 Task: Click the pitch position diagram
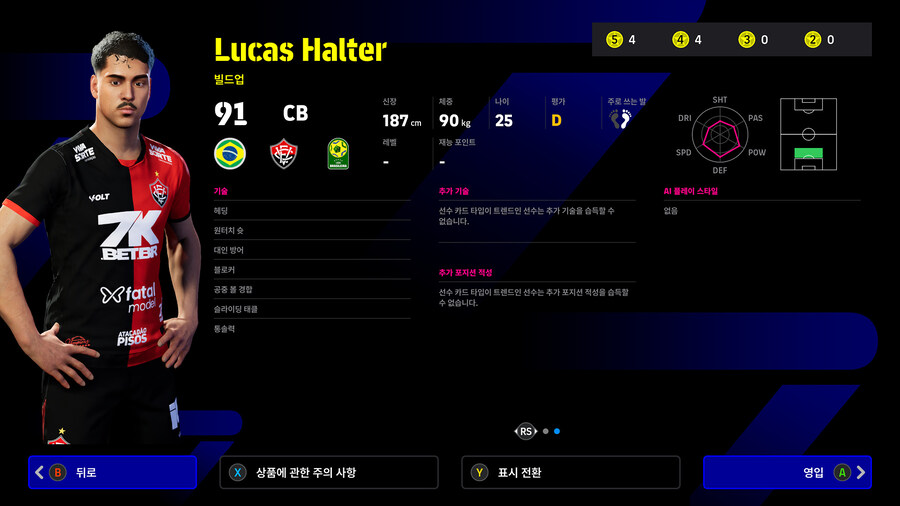click(x=808, y=134)
